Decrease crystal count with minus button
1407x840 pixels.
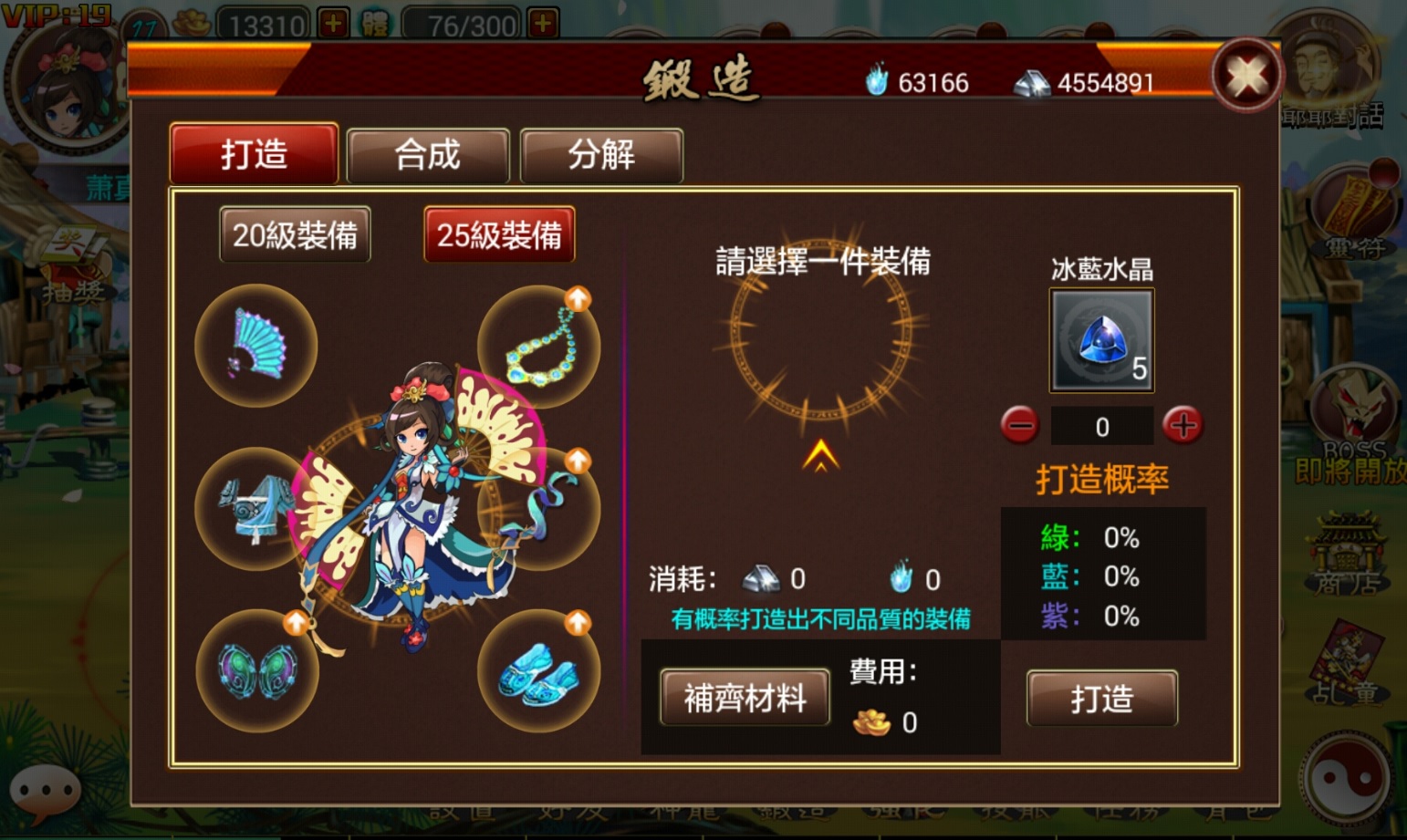pyautogui.click(x=1019, y=426)
